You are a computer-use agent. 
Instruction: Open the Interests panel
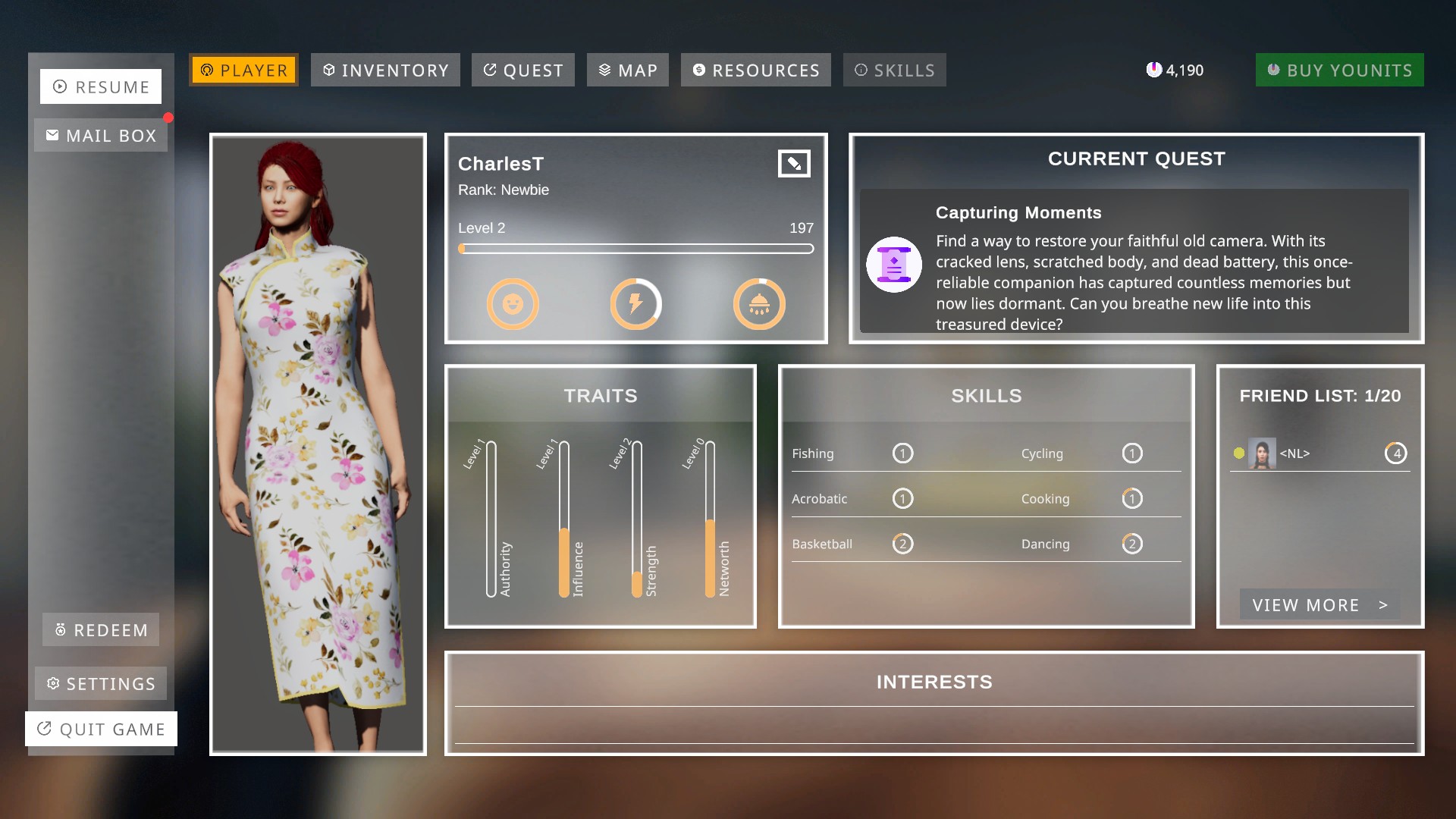point(935,682)
